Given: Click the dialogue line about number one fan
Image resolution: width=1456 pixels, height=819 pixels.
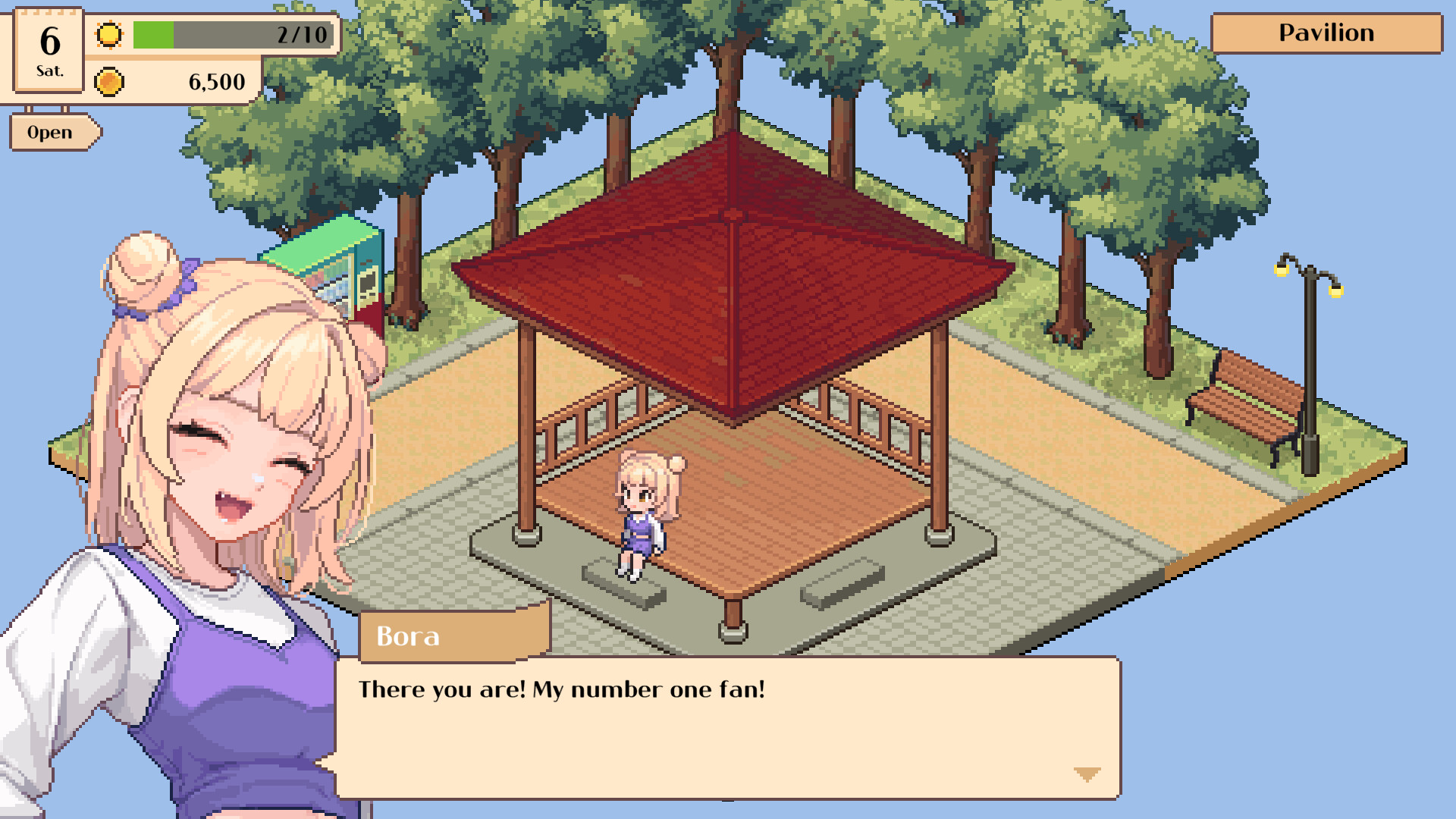Looking at the screenshot, I should point(561,689).
